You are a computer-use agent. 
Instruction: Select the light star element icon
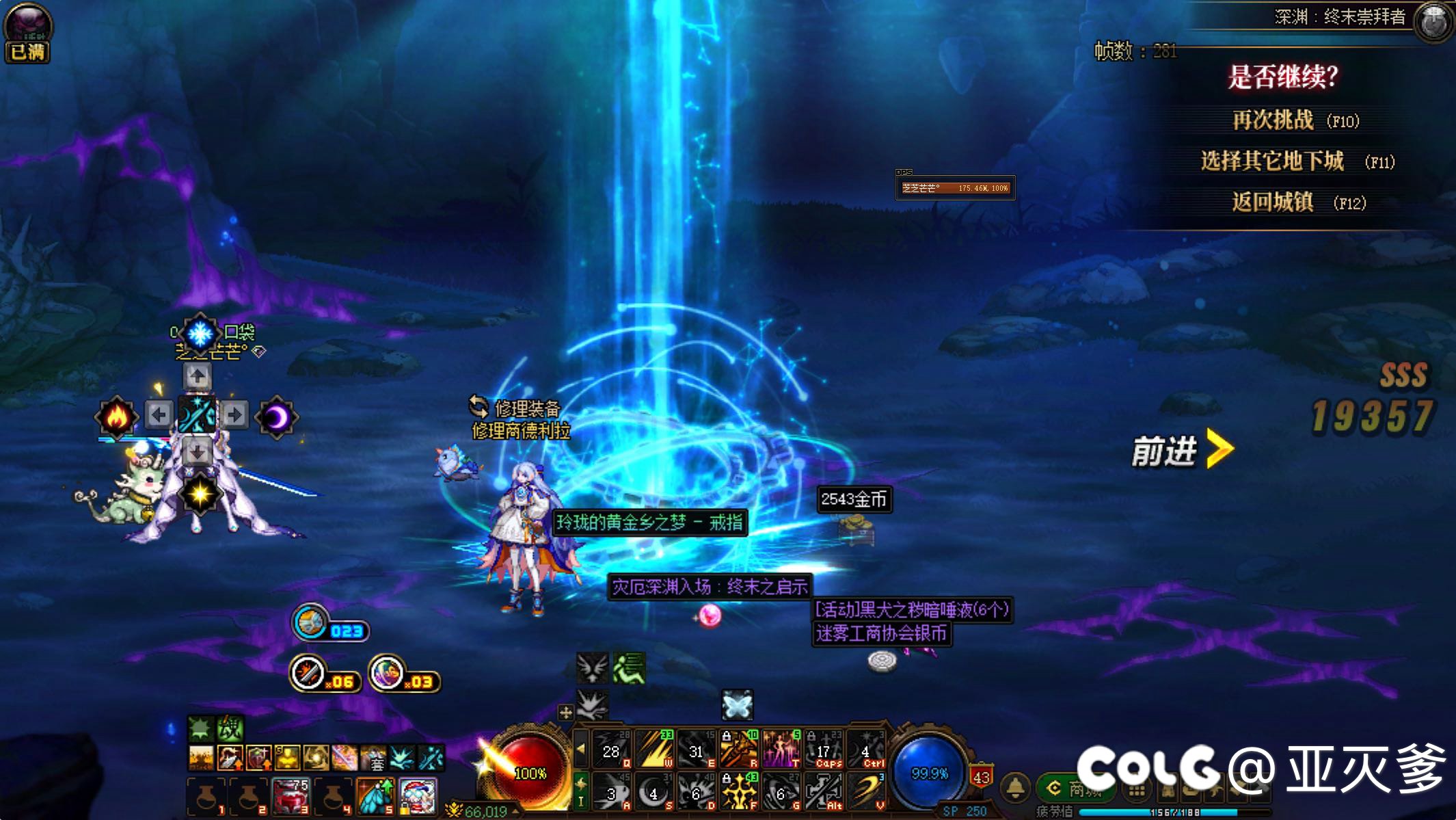200,494
